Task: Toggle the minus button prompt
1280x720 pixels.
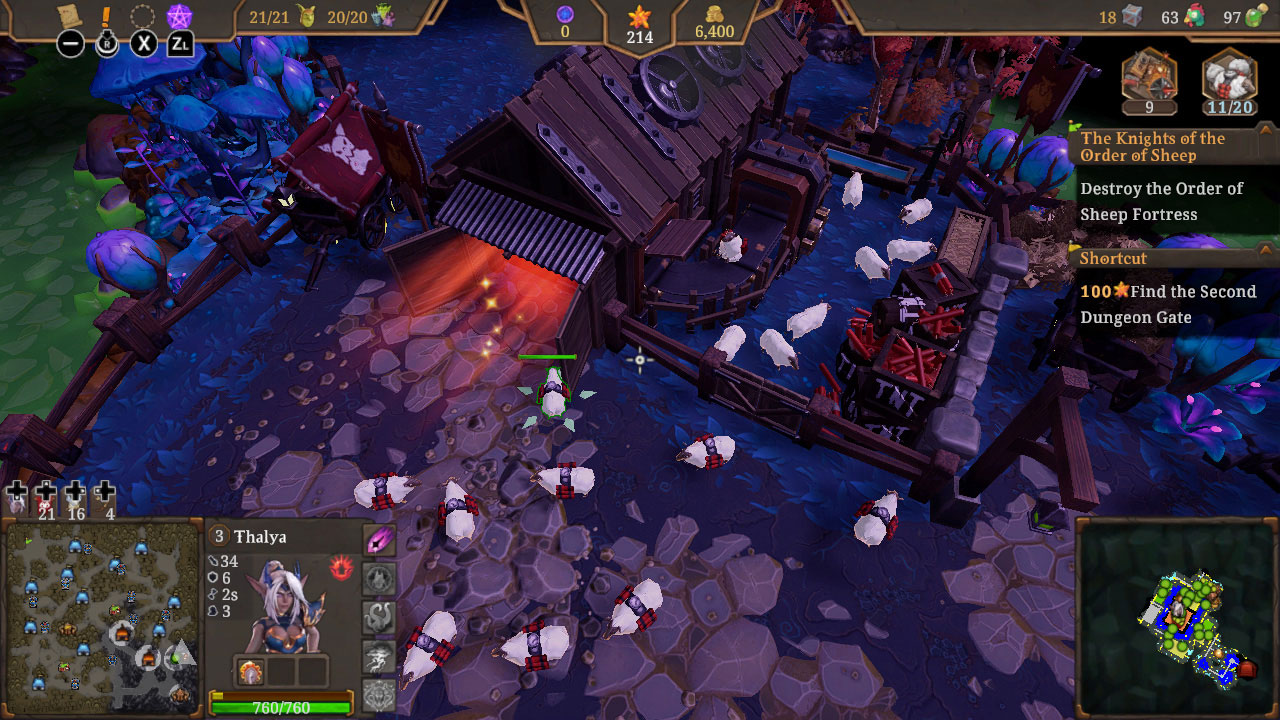Action: tap(69, 44)
